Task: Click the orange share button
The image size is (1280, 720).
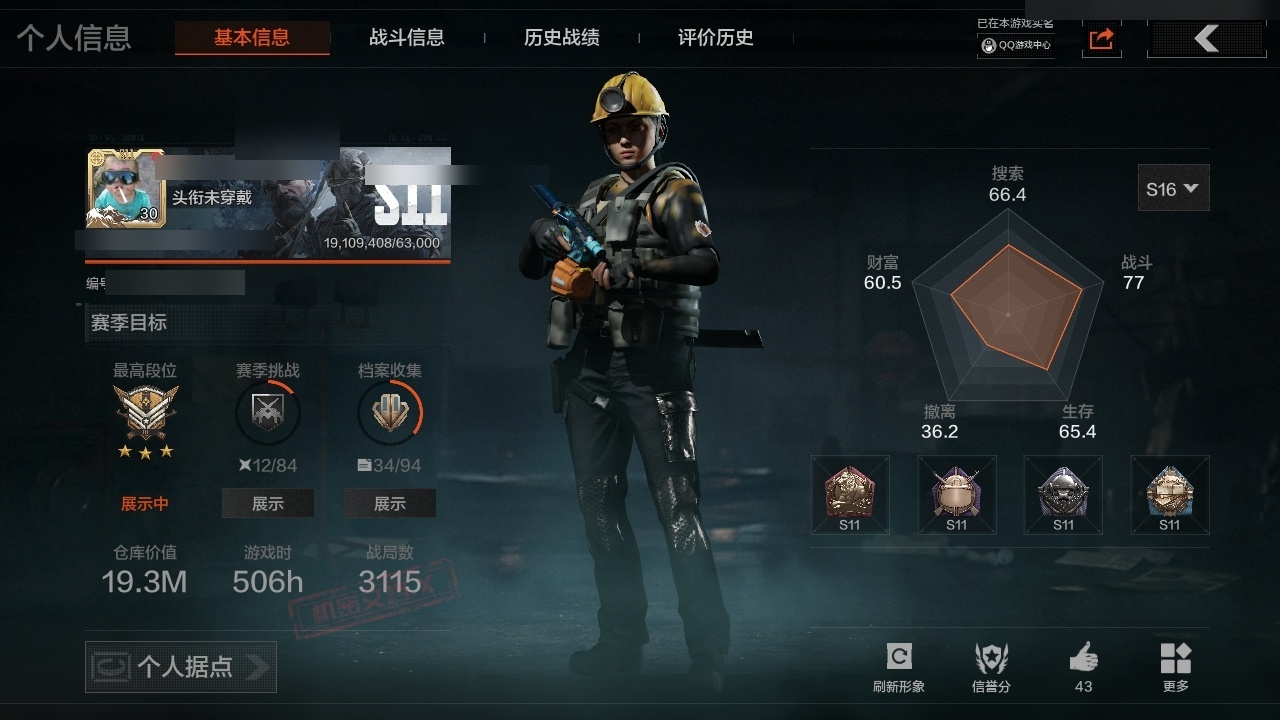Action: coord(1101,39)
